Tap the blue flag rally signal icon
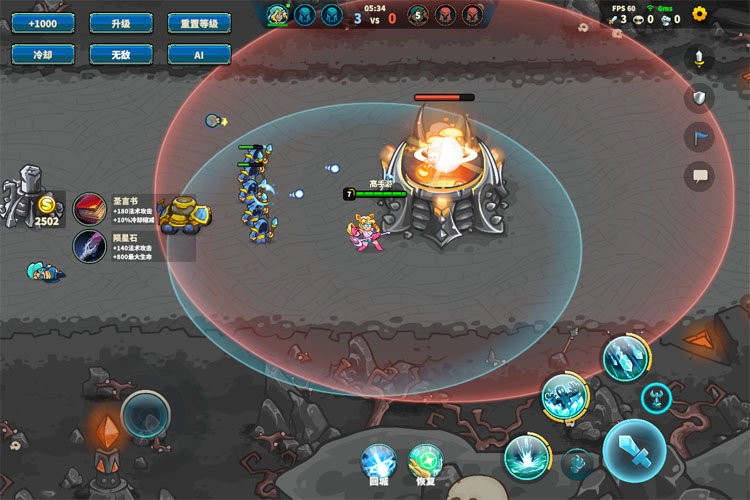The image size is (750, 500). (699, 137)
